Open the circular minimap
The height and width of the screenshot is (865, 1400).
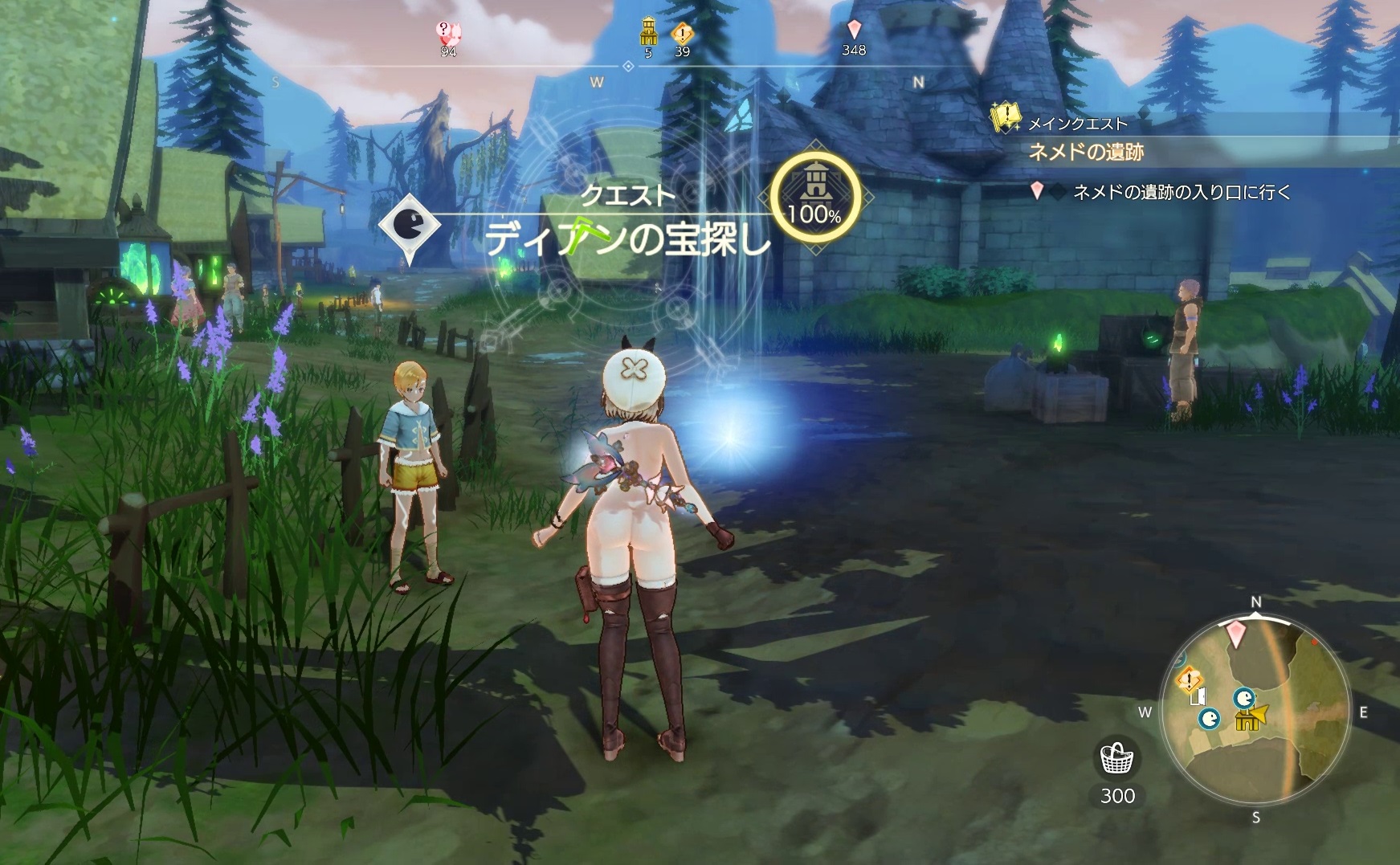[1255, 711]
